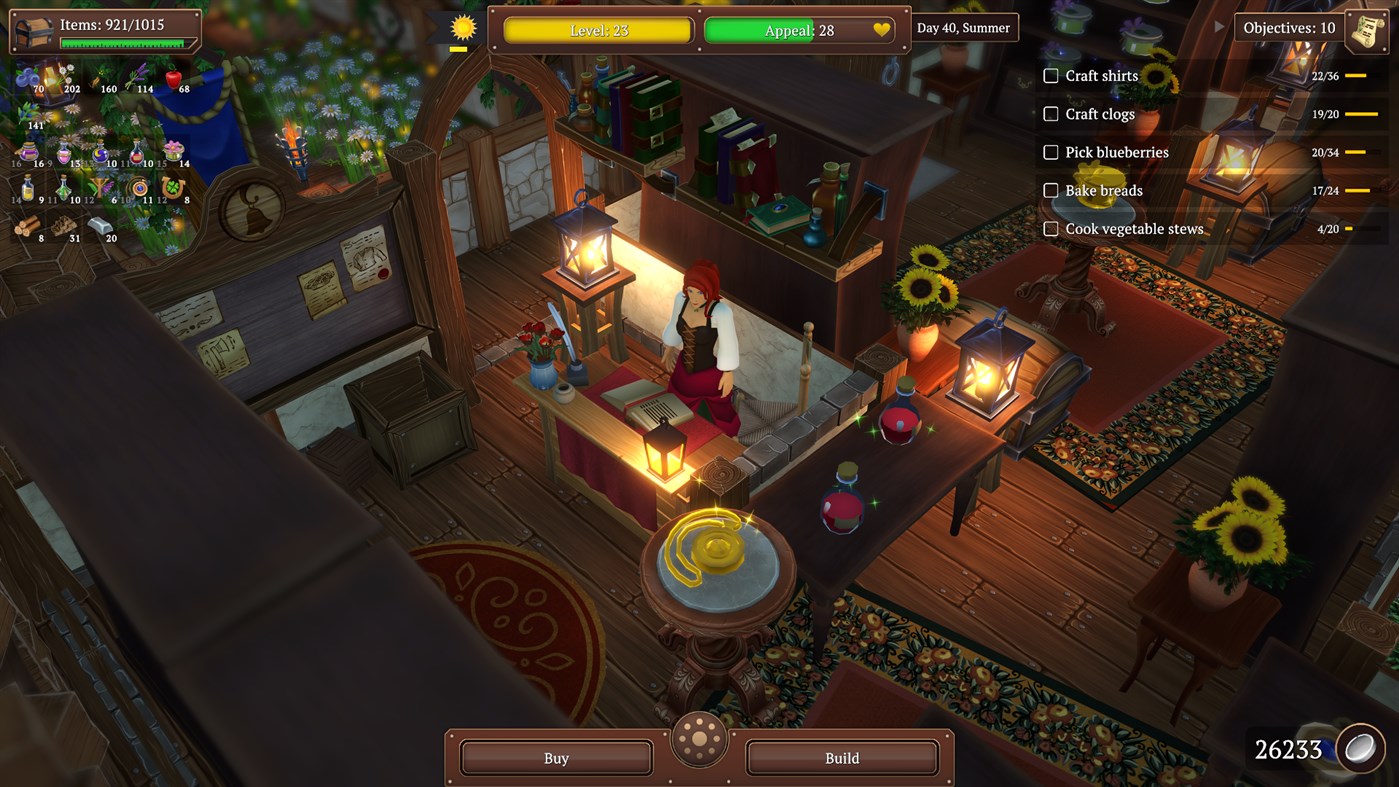Tick the Pick blueberries objective checkbox
The image size is (1399, 787).
1051,152
